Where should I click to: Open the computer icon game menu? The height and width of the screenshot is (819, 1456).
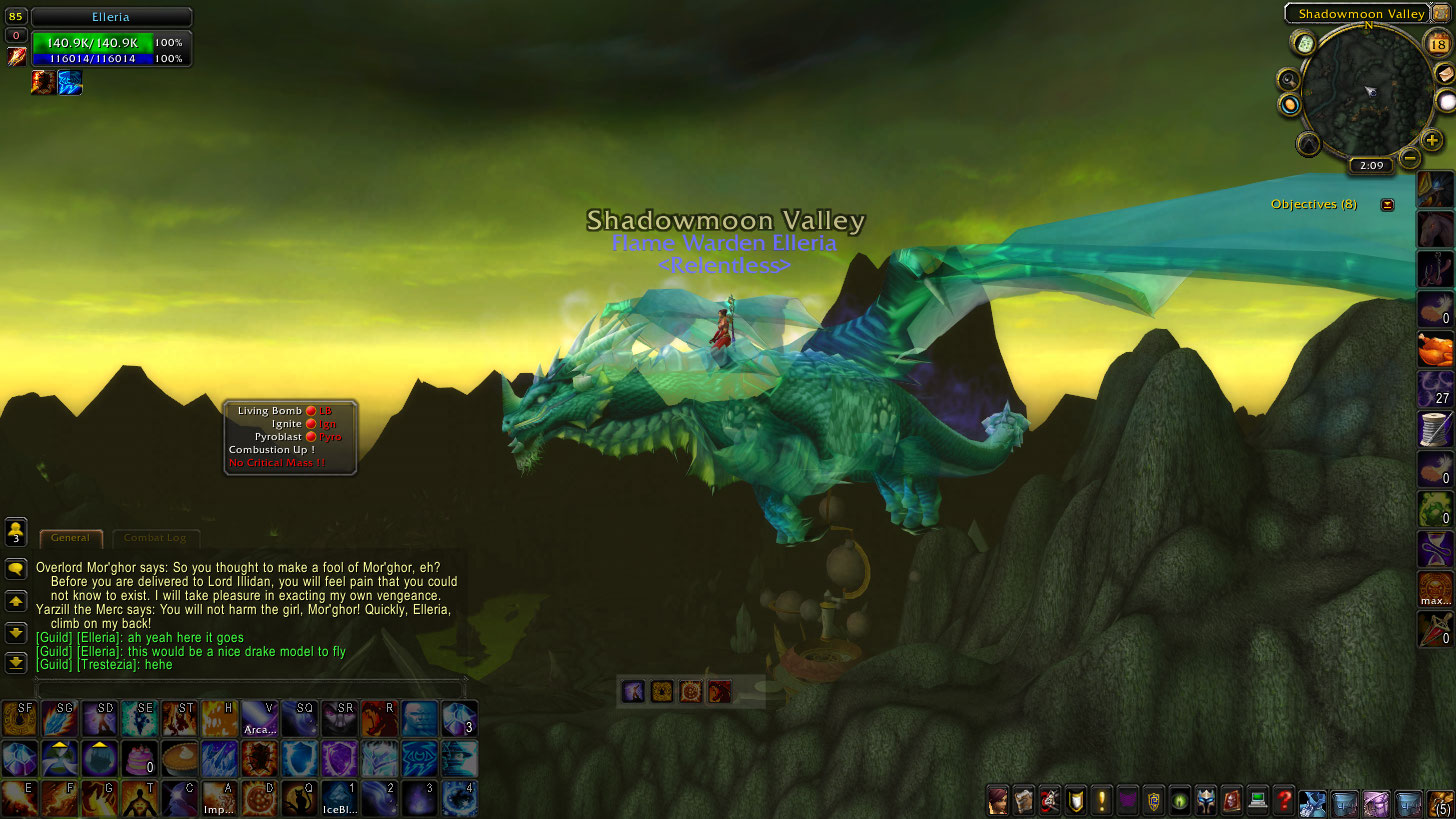(1258, 800)
